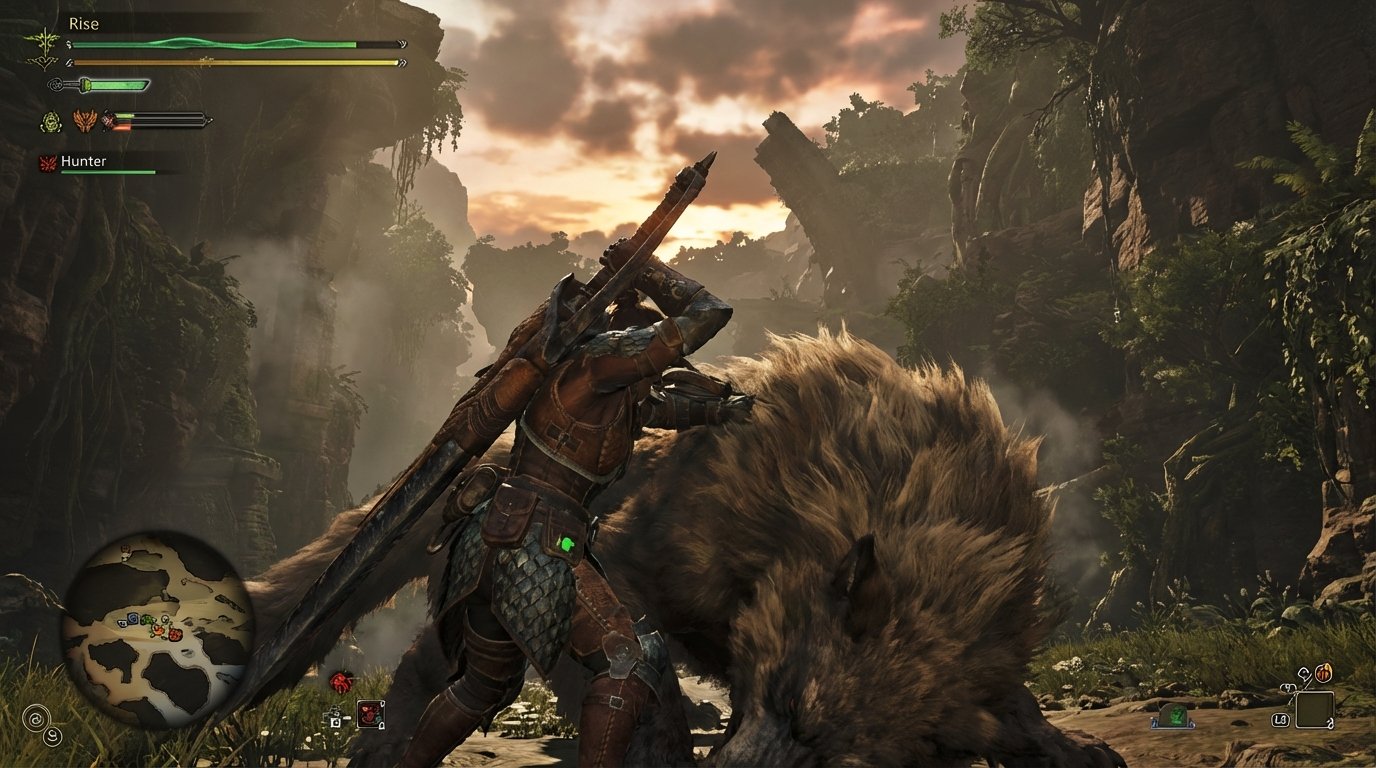
Task: Select the orange dragon buff icon
Action: 83,119
